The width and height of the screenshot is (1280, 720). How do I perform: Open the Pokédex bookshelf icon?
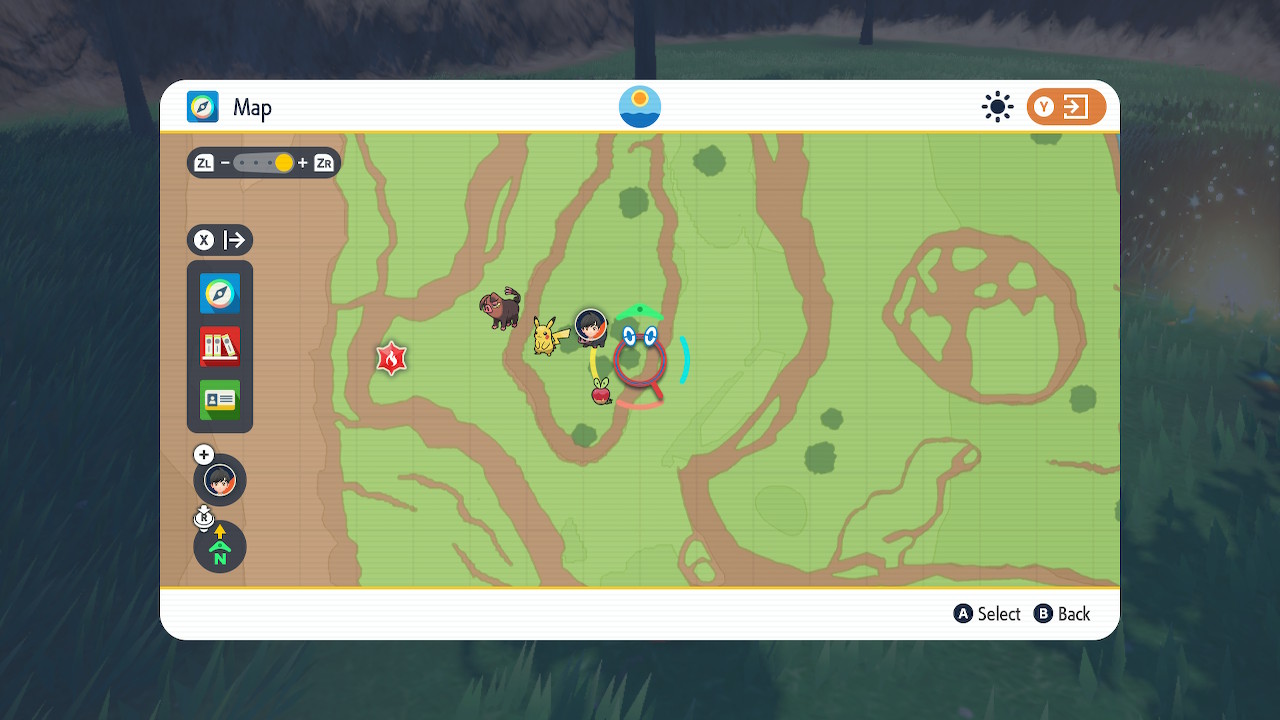[220, 347]
